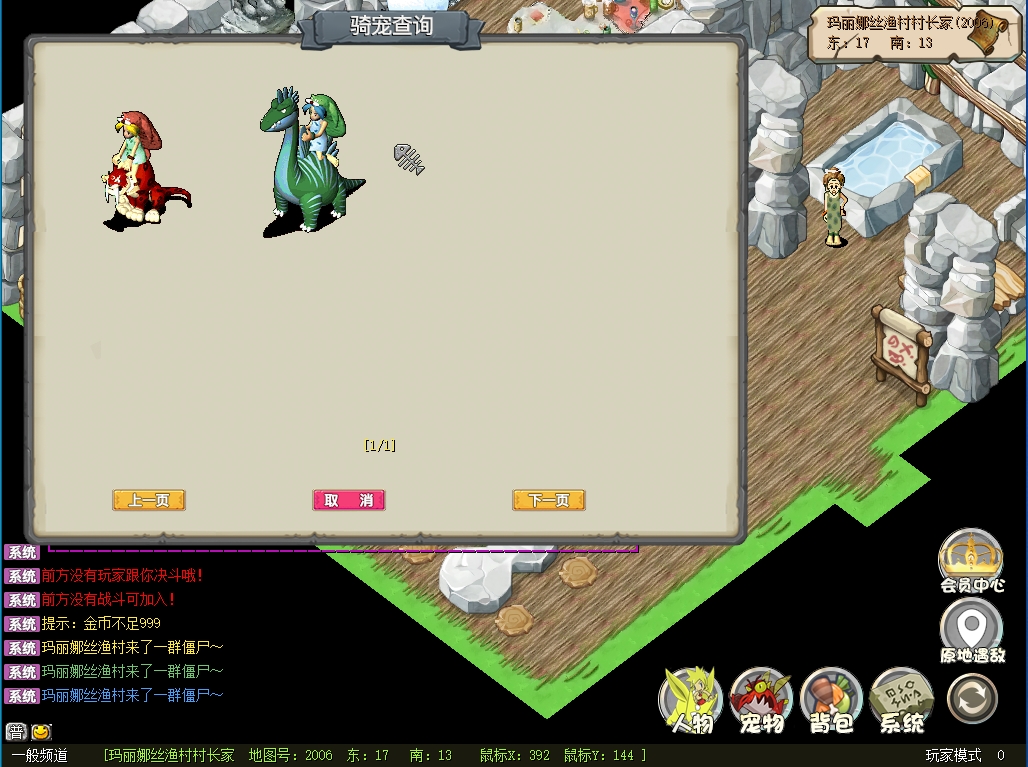This screenshot has width=1028, height=767.
Task: Open the emoji smiley picker
Action: point(41,731)
